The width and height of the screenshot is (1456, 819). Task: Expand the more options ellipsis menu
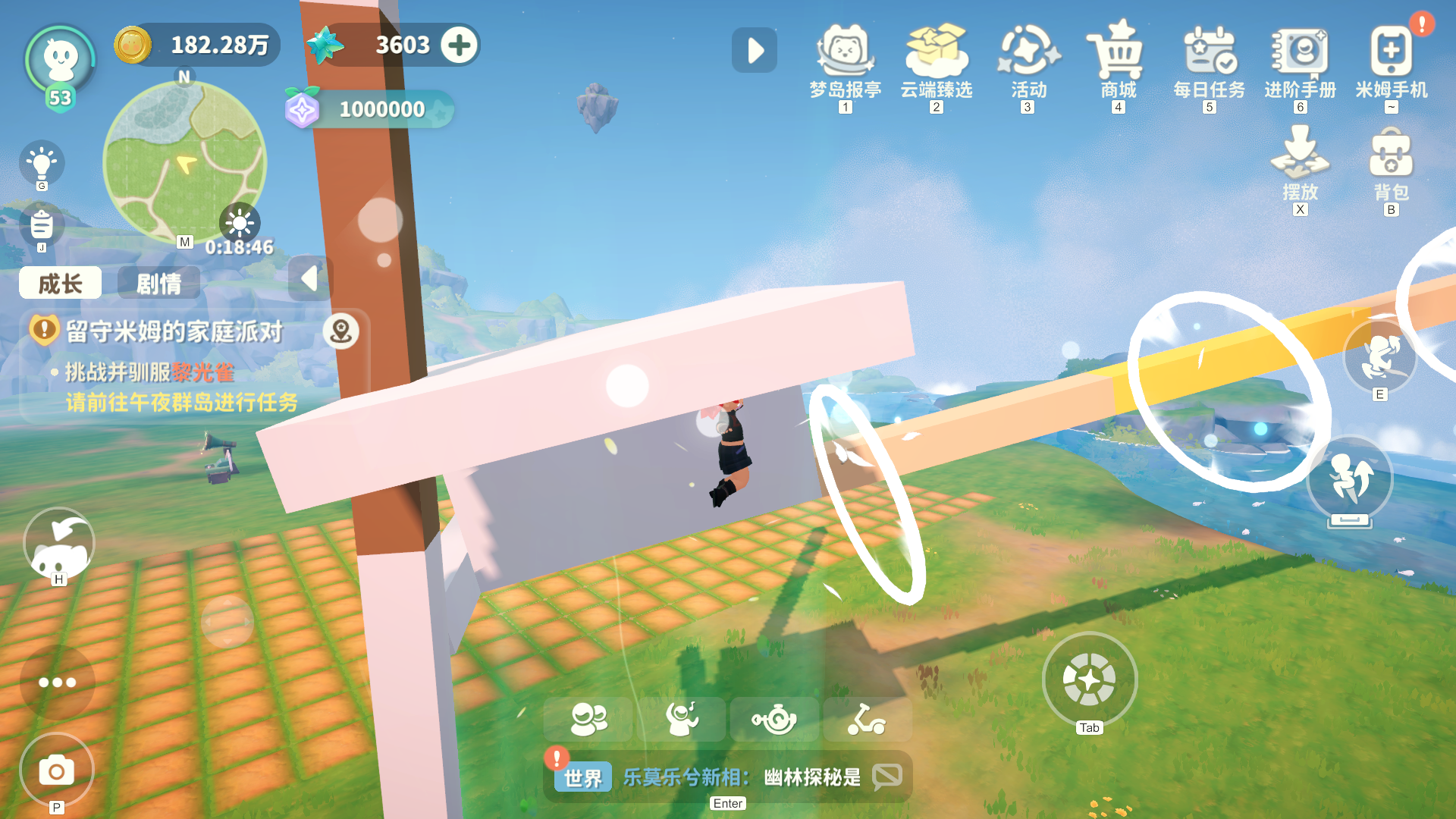click(57, 682)
